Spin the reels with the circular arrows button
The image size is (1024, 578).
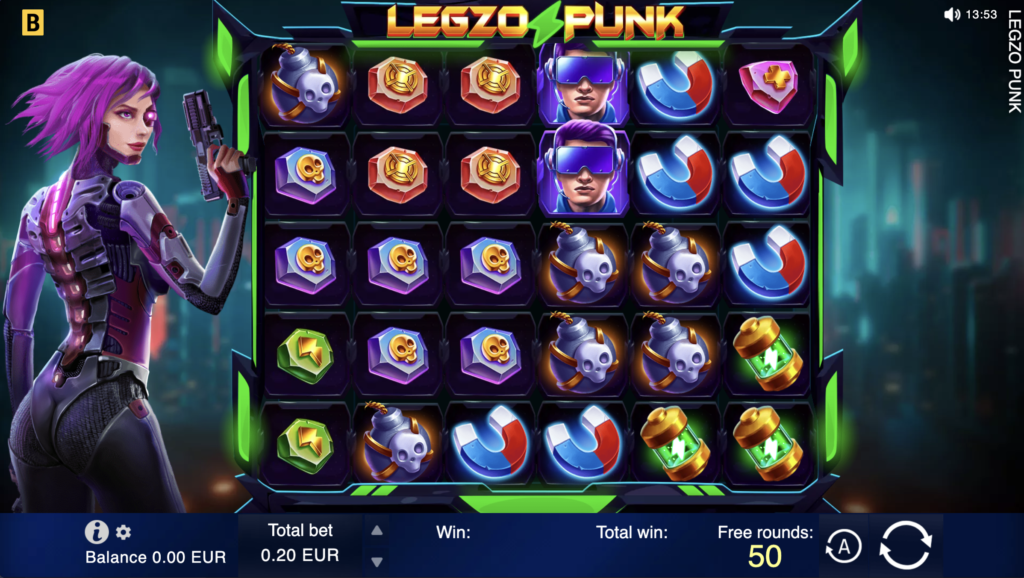(905, 546)
